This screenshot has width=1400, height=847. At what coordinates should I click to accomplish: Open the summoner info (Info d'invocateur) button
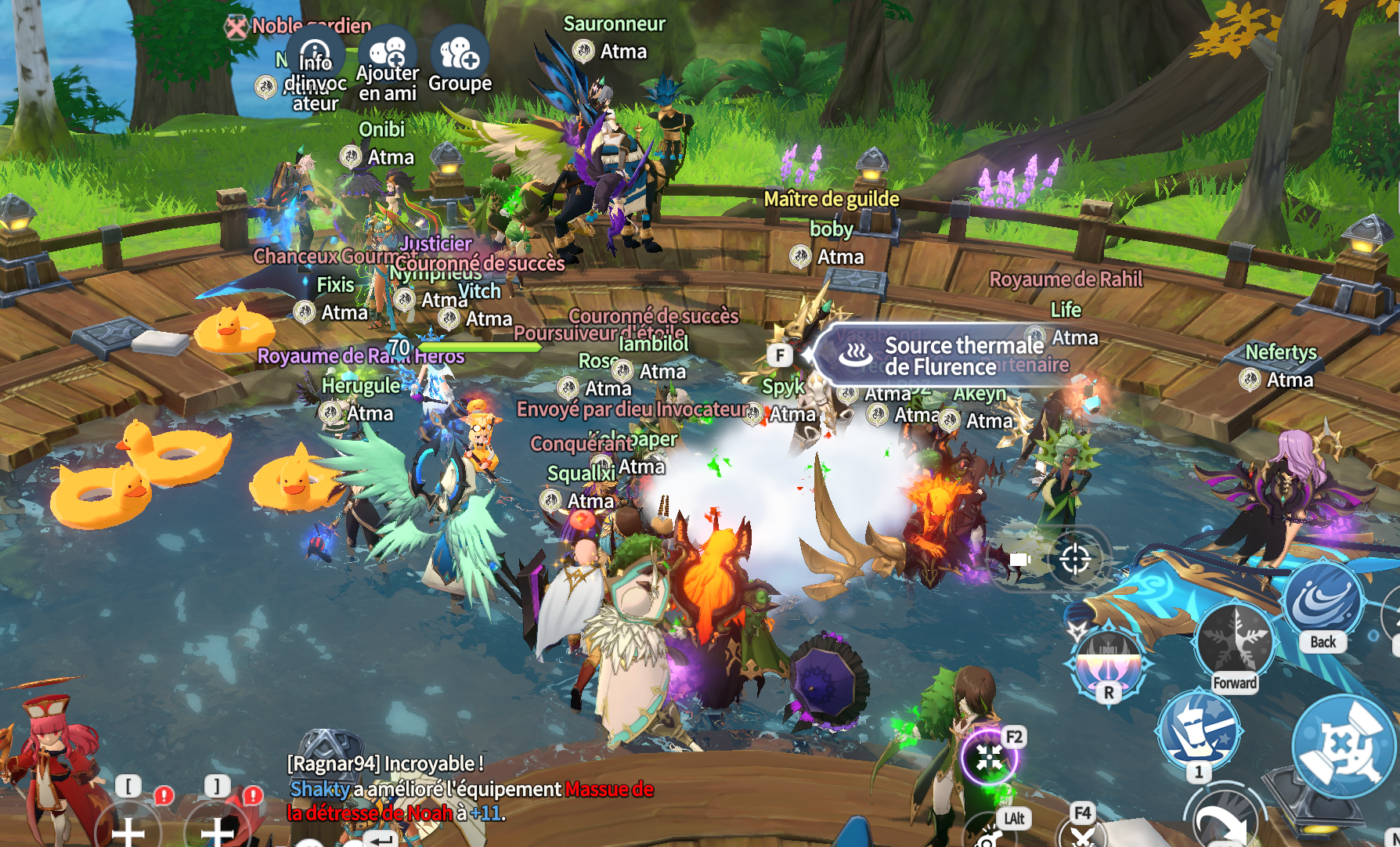(315, 56)
